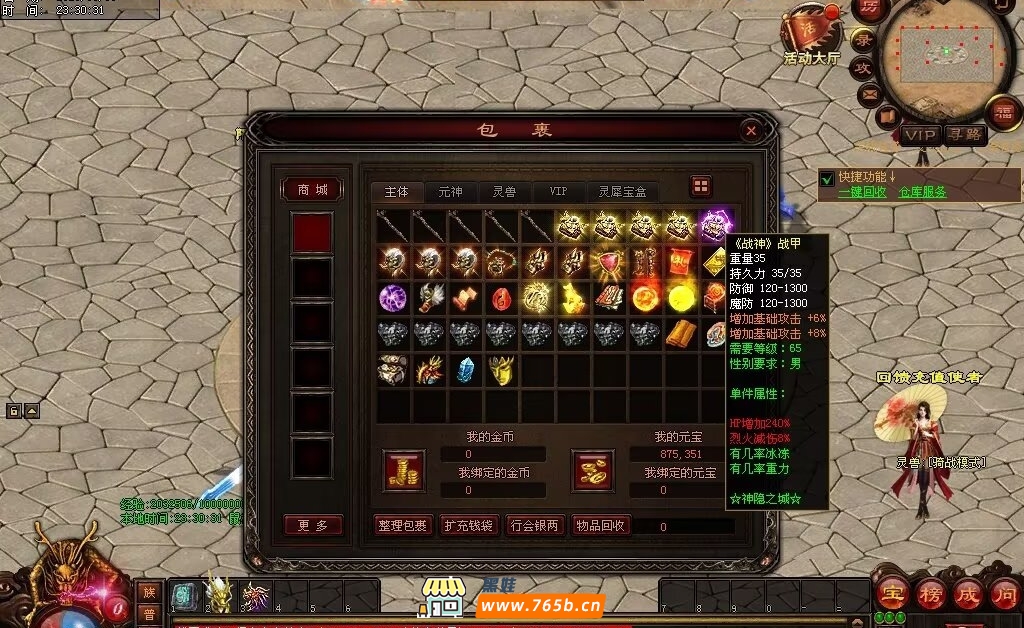Open the 仓库服务 warehouse service link

[922, 192]
